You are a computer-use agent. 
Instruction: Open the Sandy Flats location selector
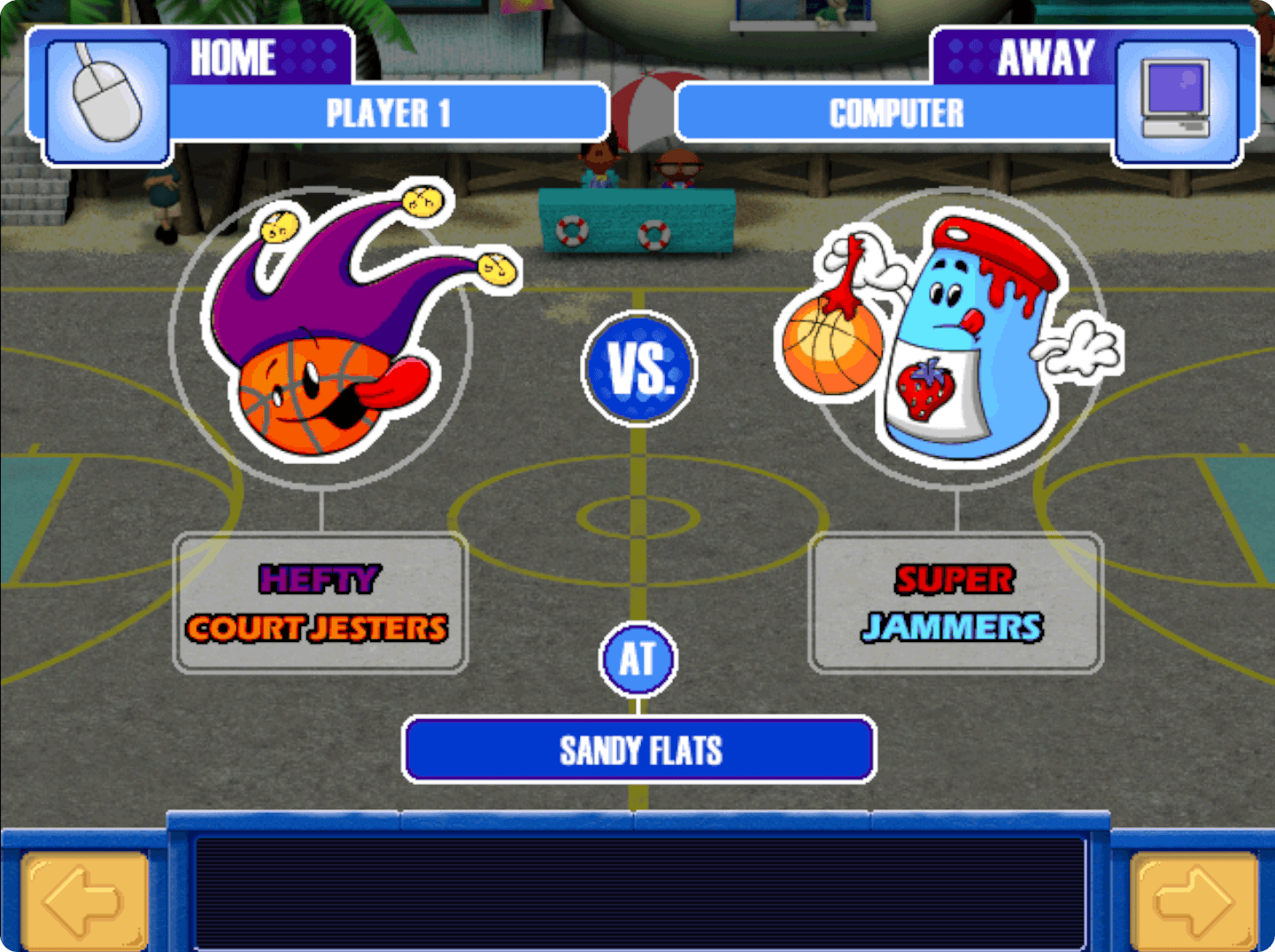(639, 750)
